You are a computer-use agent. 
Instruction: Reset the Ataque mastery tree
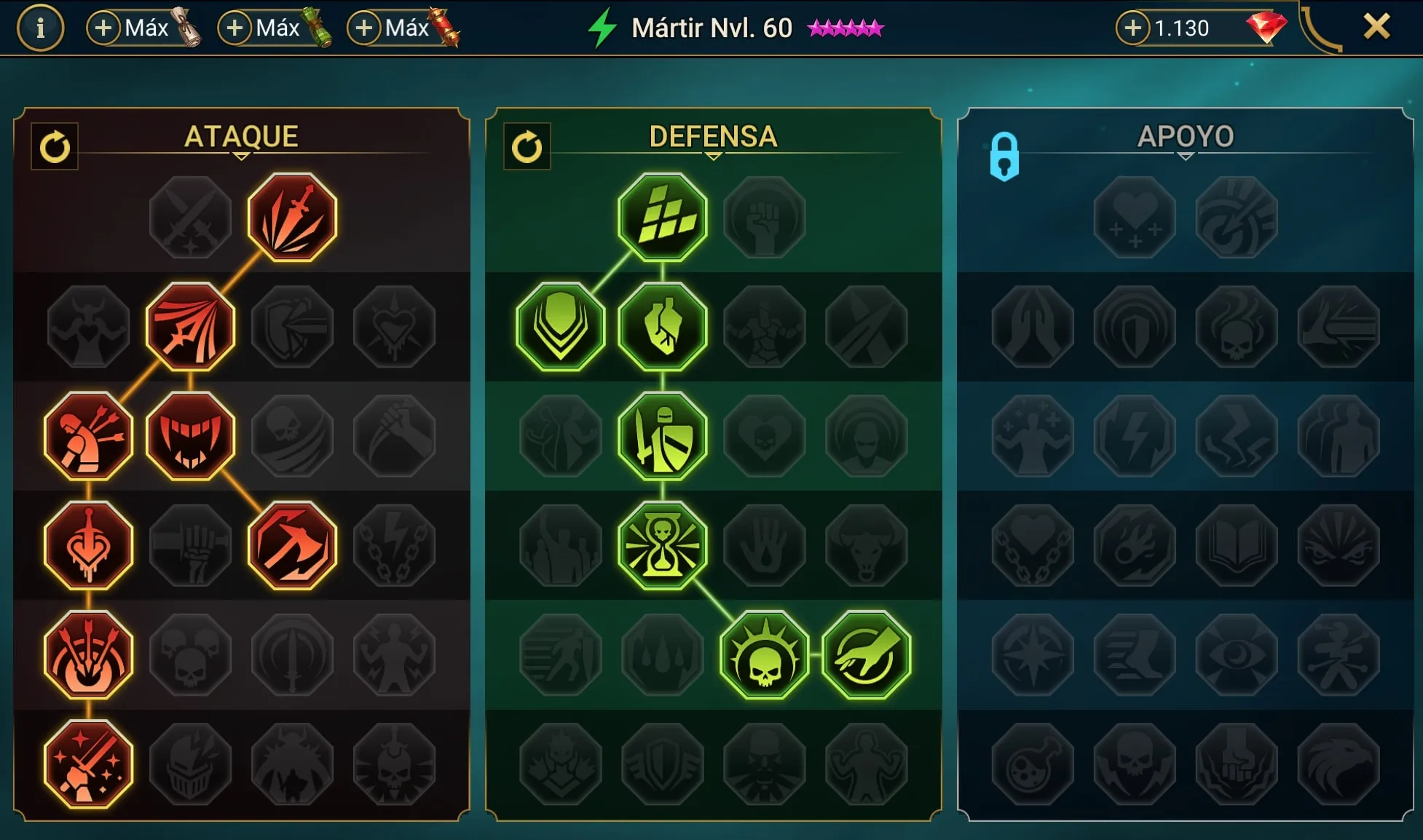(55, 146)
